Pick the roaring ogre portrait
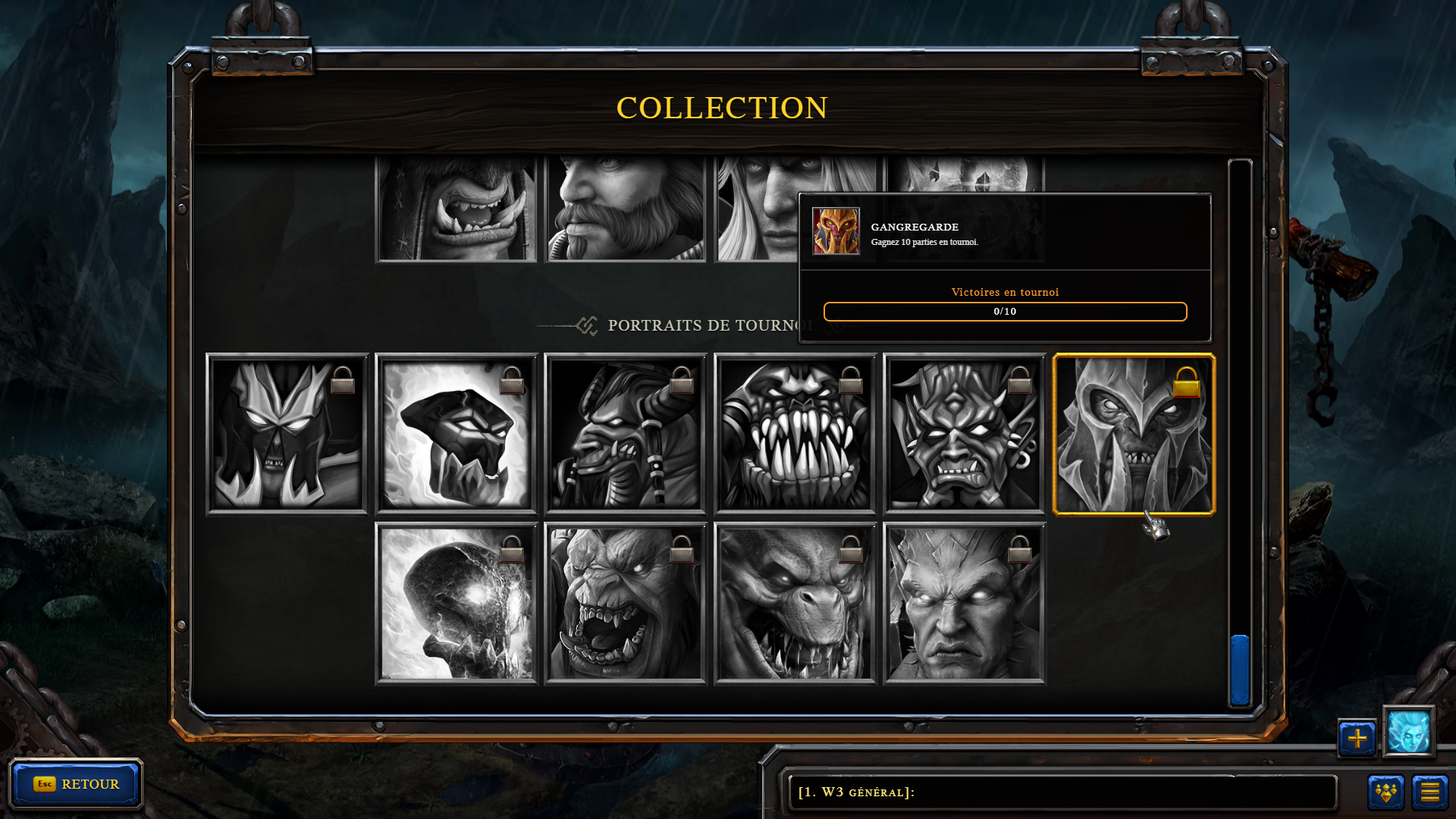 (626, 604)
